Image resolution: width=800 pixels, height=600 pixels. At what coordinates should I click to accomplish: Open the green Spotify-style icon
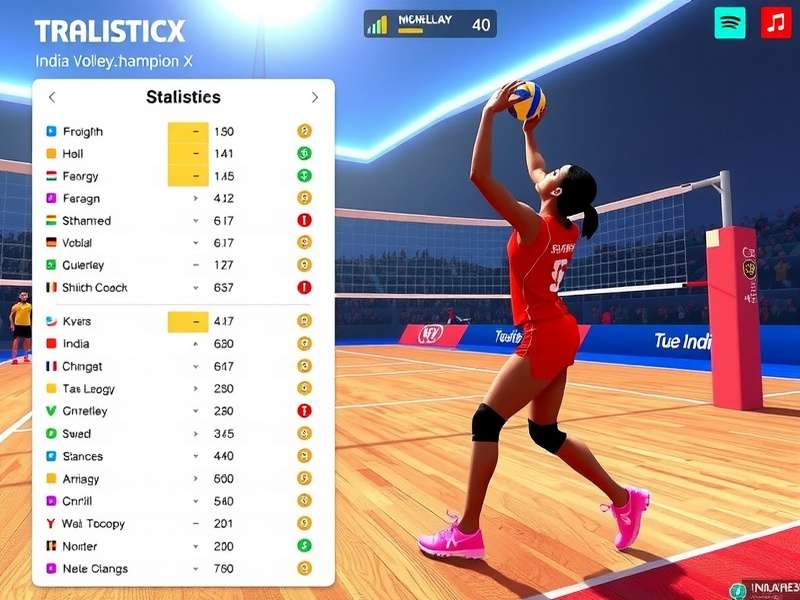tap(730, 23)
